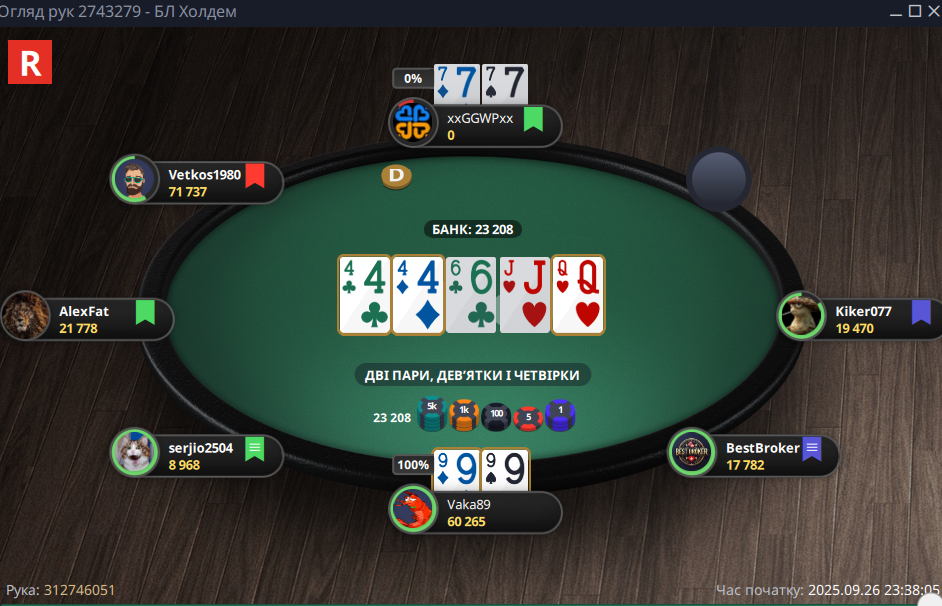
Task: Select Vaka89's player panel
Action: pyautogui.click(x=478, y=512)
